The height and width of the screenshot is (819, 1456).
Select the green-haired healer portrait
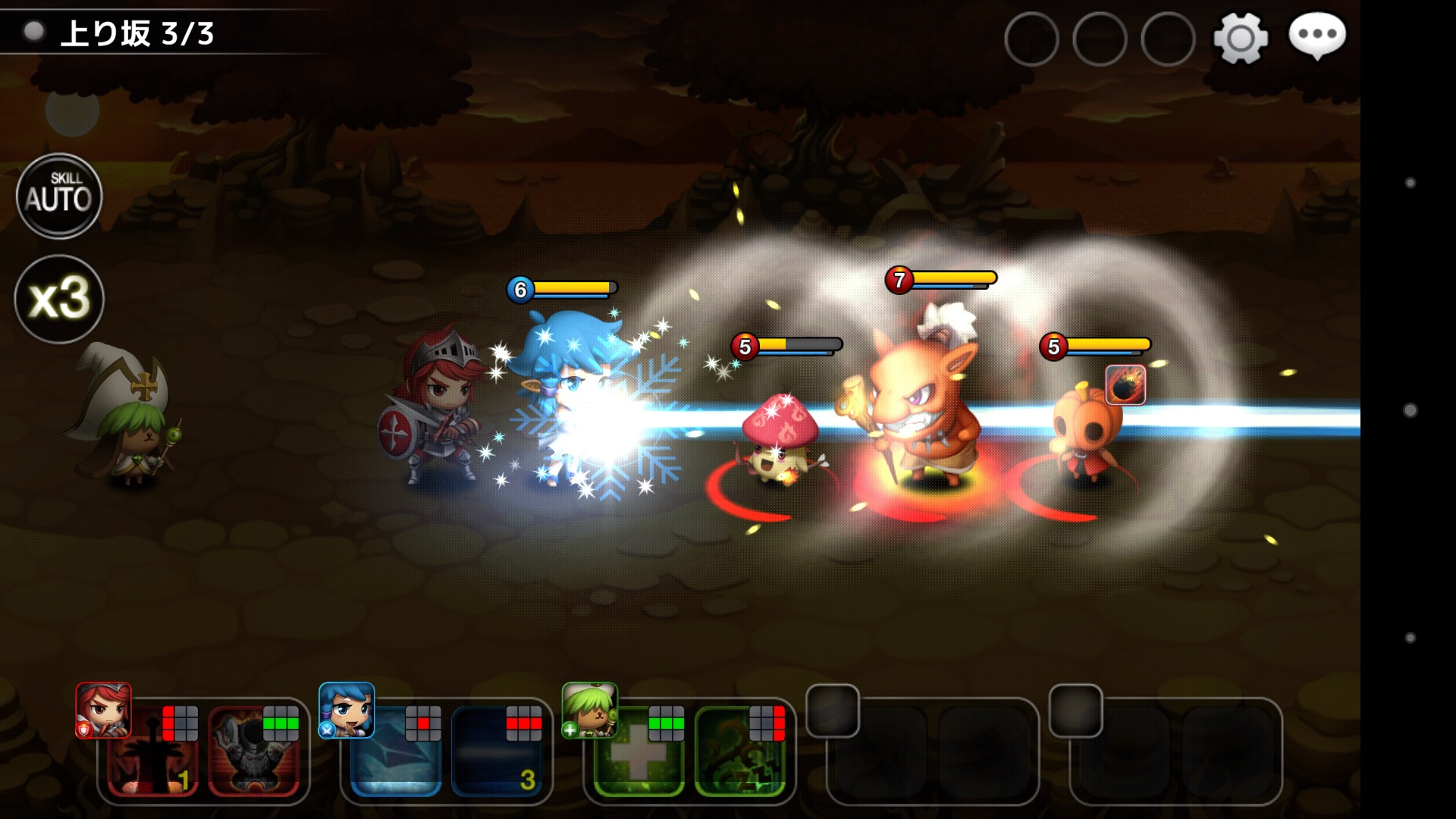pyautogui.click(x=590, y=711)
